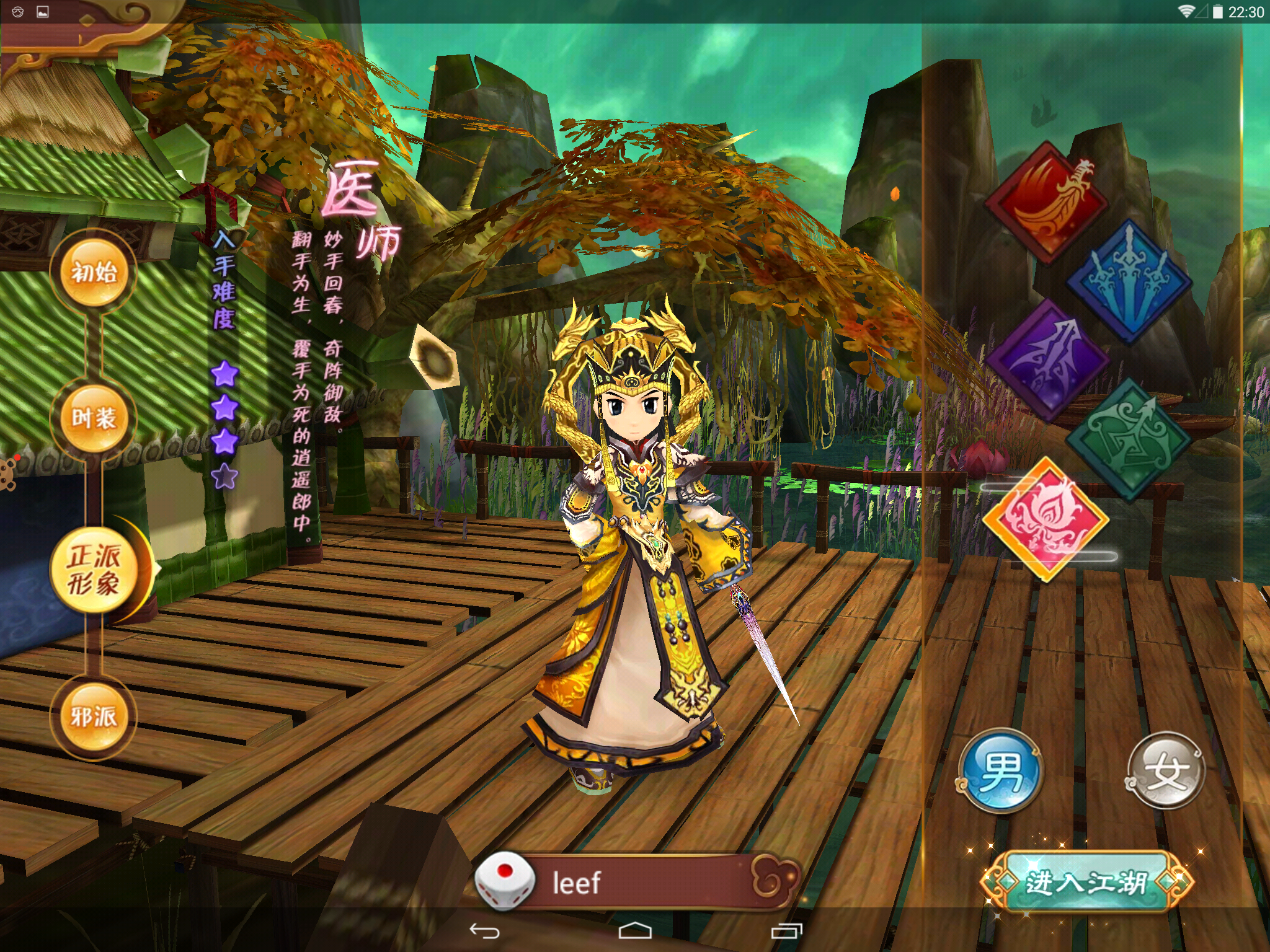Edit the character name field 'leef'

(645, 883)
